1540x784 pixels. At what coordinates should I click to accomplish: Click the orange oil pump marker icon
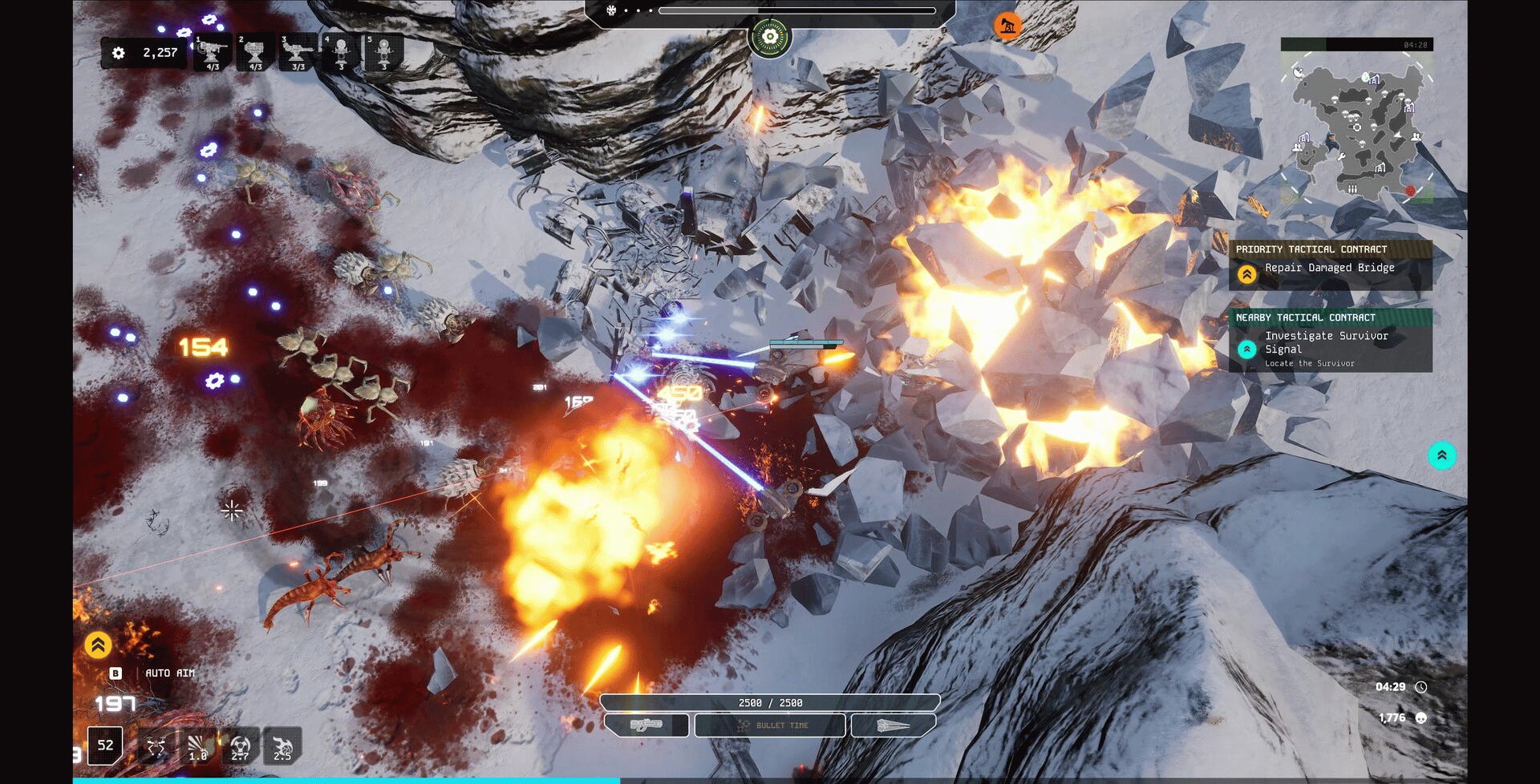coord(1007,26)
